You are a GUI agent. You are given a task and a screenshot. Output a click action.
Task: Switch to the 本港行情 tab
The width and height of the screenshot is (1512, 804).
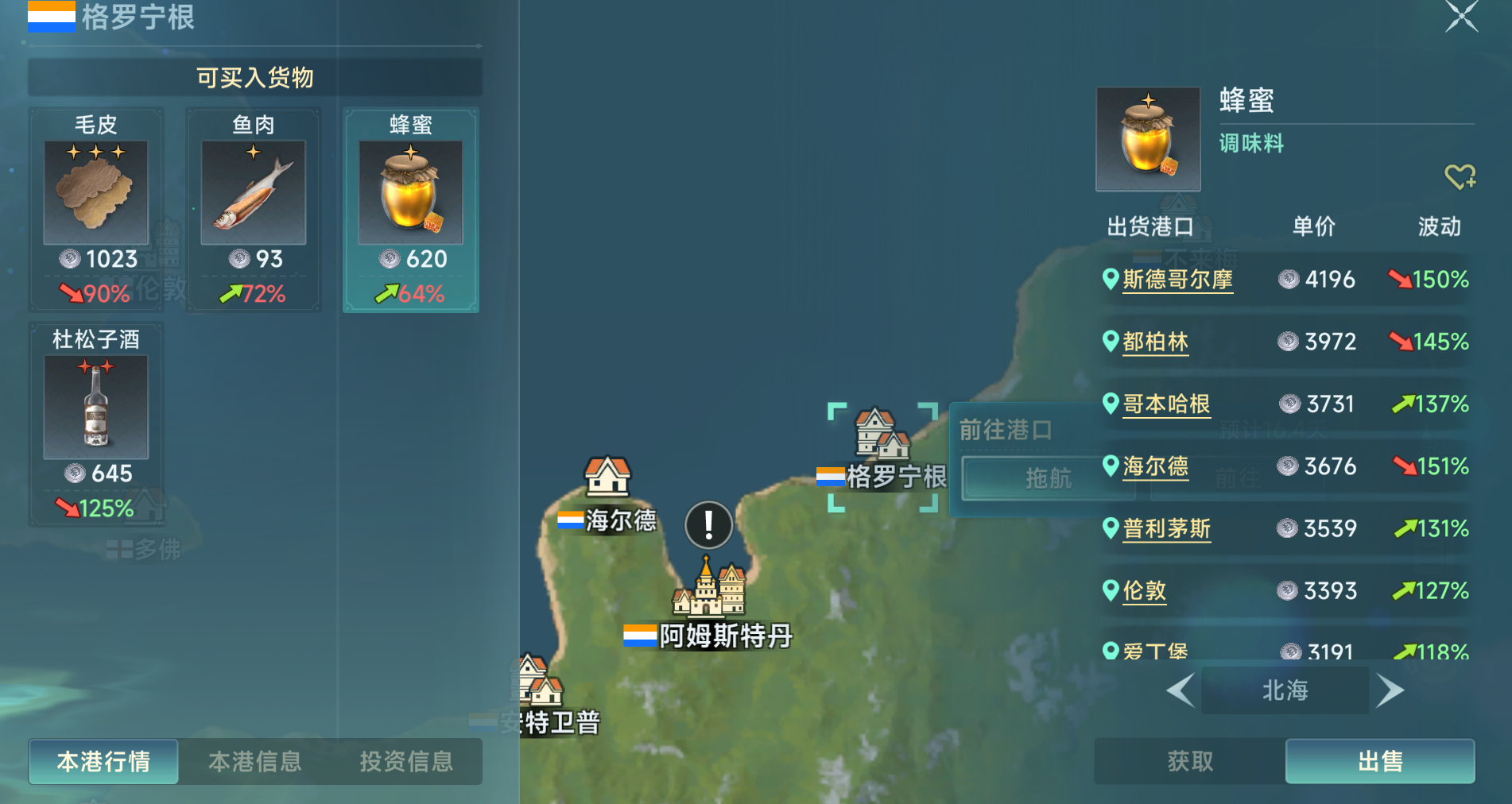point(103,761)
